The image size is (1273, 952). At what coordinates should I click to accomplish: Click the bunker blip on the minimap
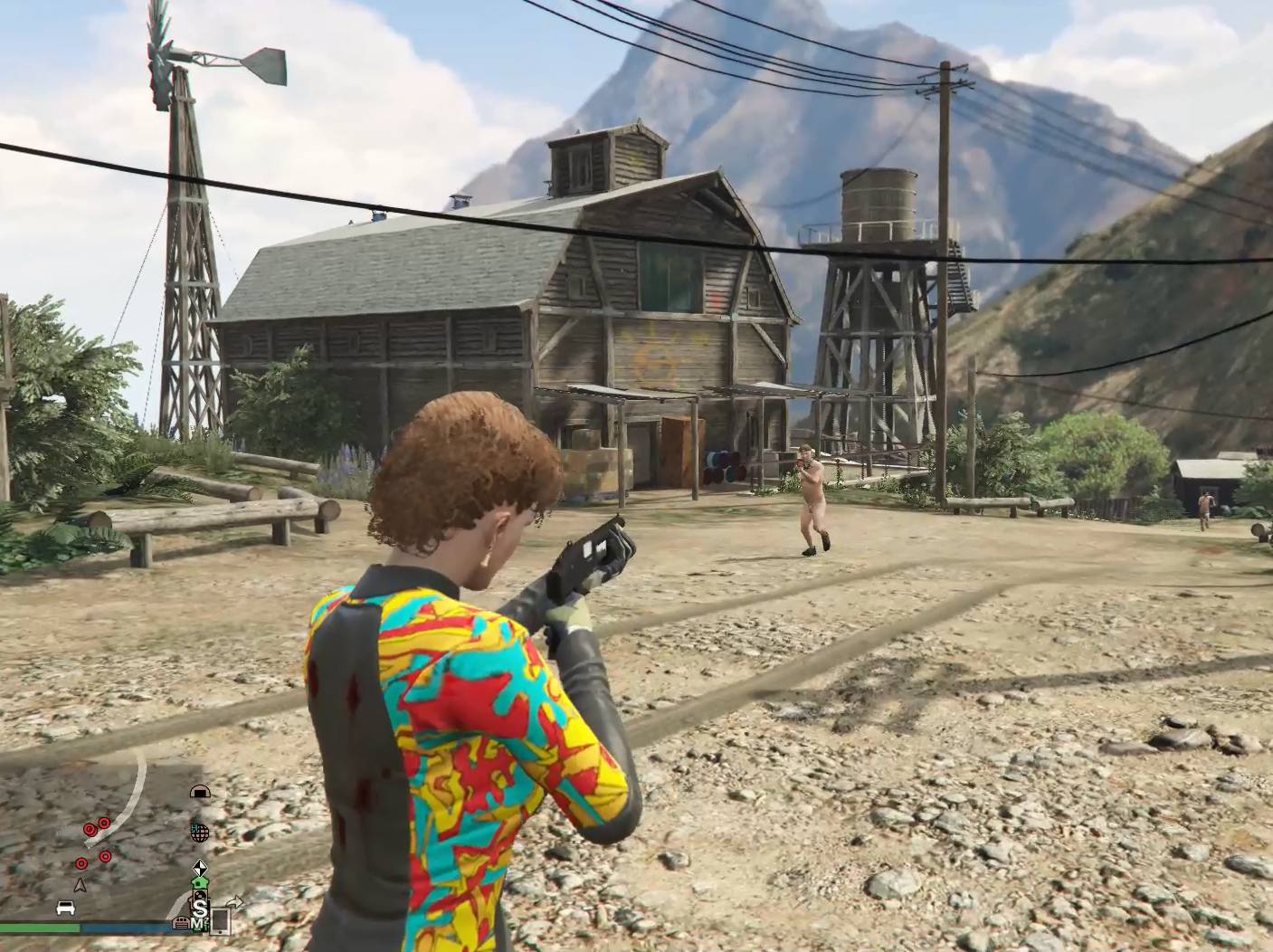coord(200,791)
